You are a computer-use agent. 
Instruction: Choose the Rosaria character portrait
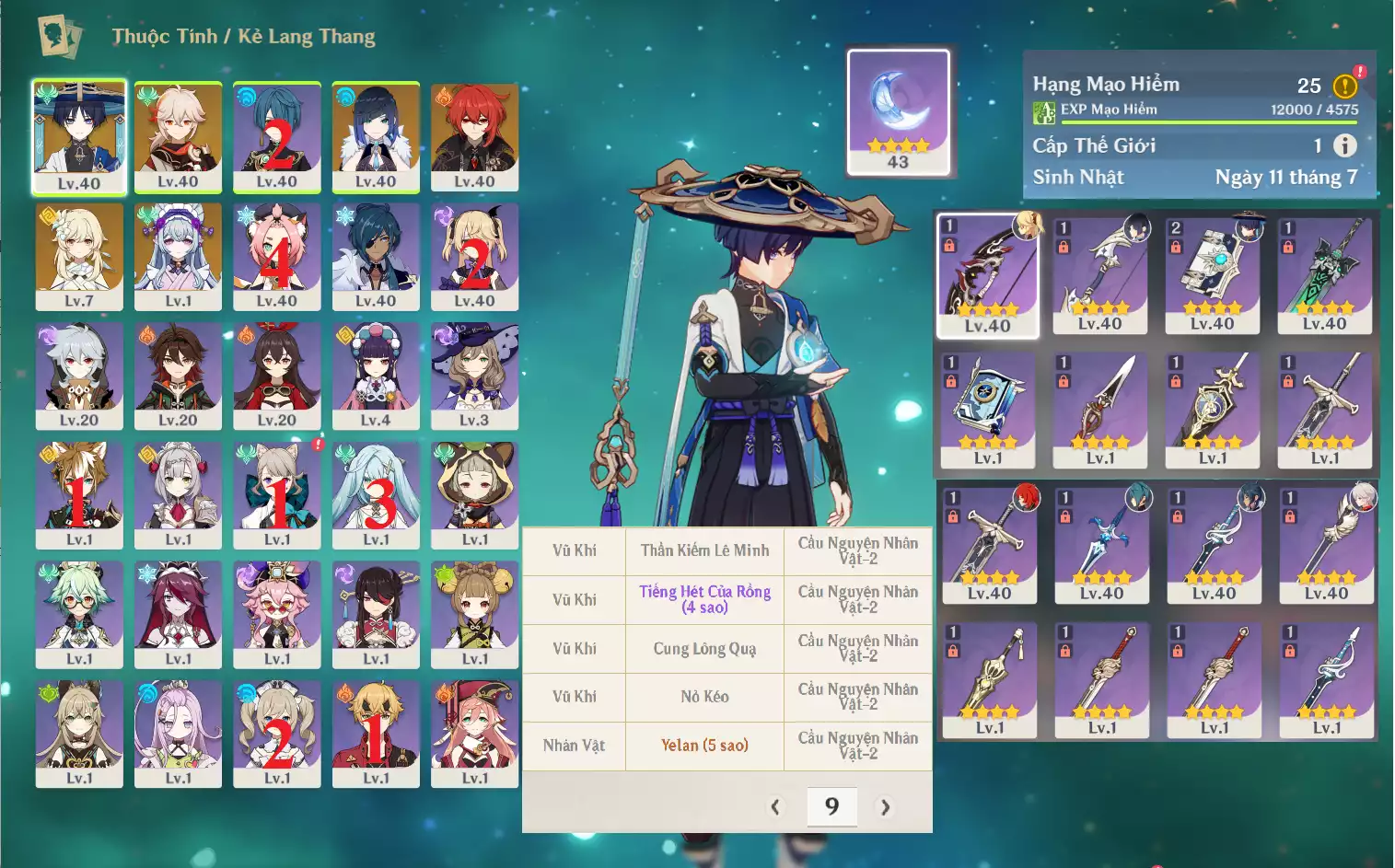pyautogui.click(x=178, y=613)
